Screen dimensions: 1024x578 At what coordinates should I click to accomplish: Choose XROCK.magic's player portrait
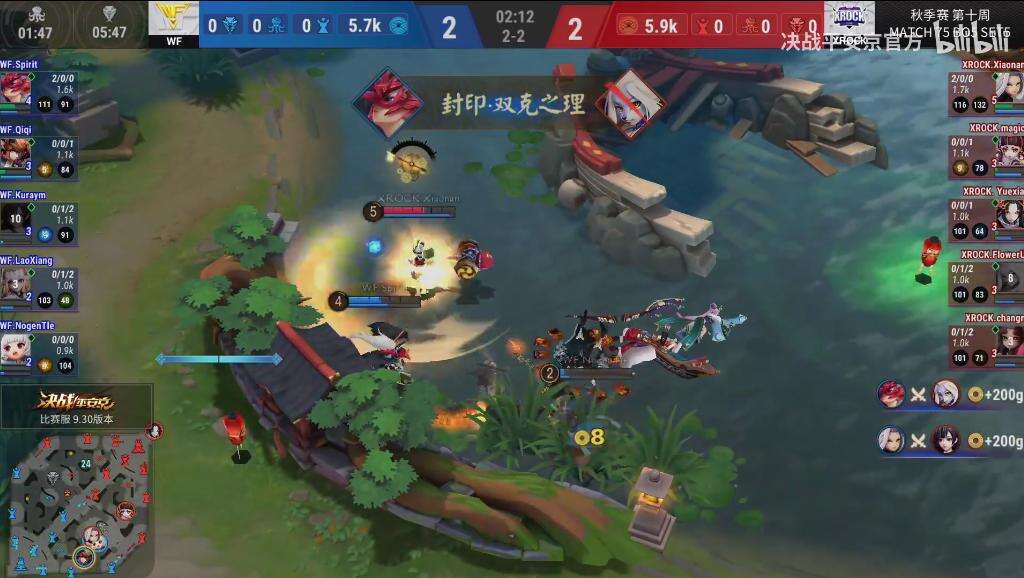(1009, 151)
